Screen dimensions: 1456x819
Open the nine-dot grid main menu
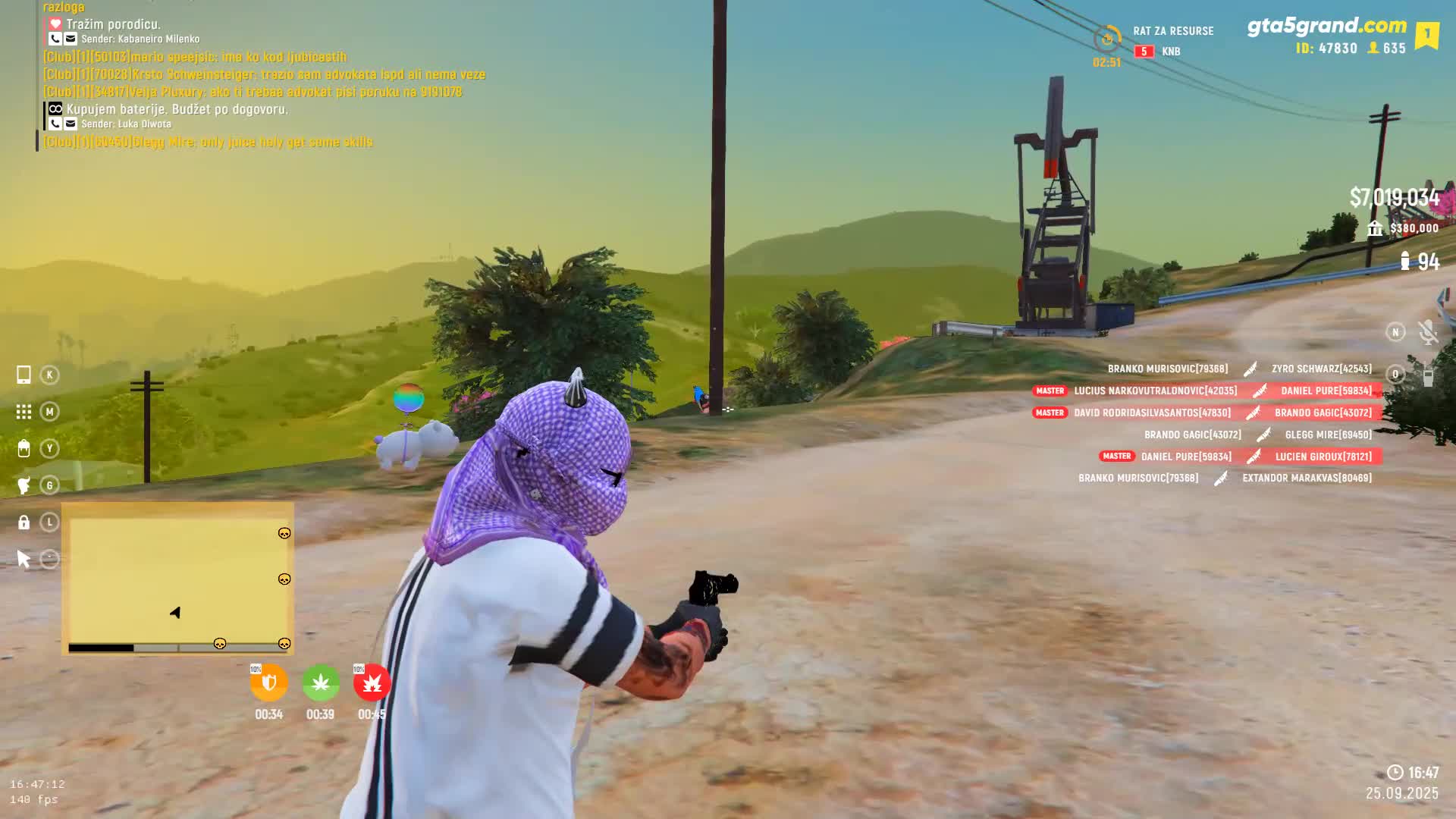(24, 412)
